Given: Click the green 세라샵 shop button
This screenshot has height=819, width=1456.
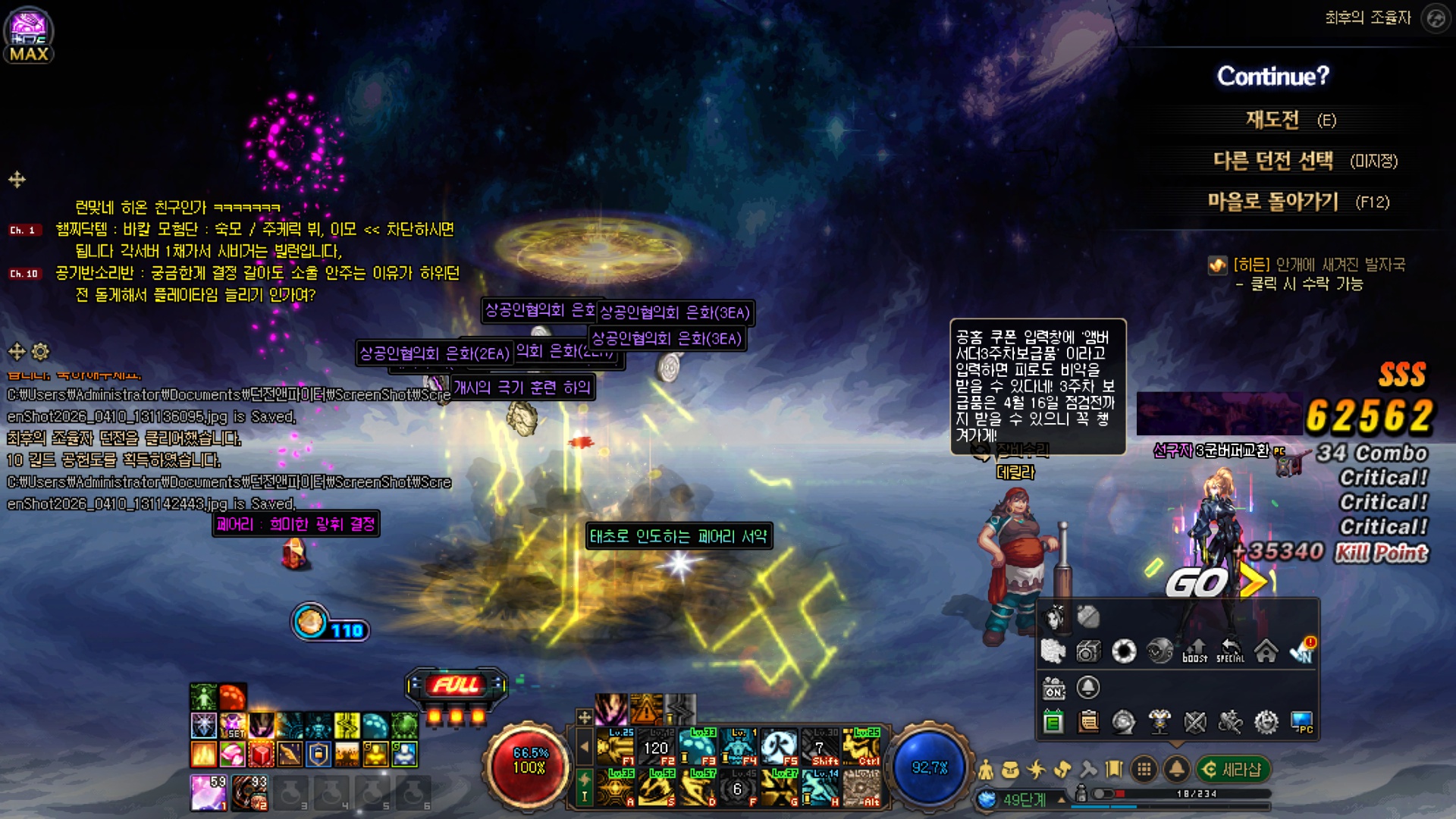Looking at the screenshot, I should pos(1232,770).
